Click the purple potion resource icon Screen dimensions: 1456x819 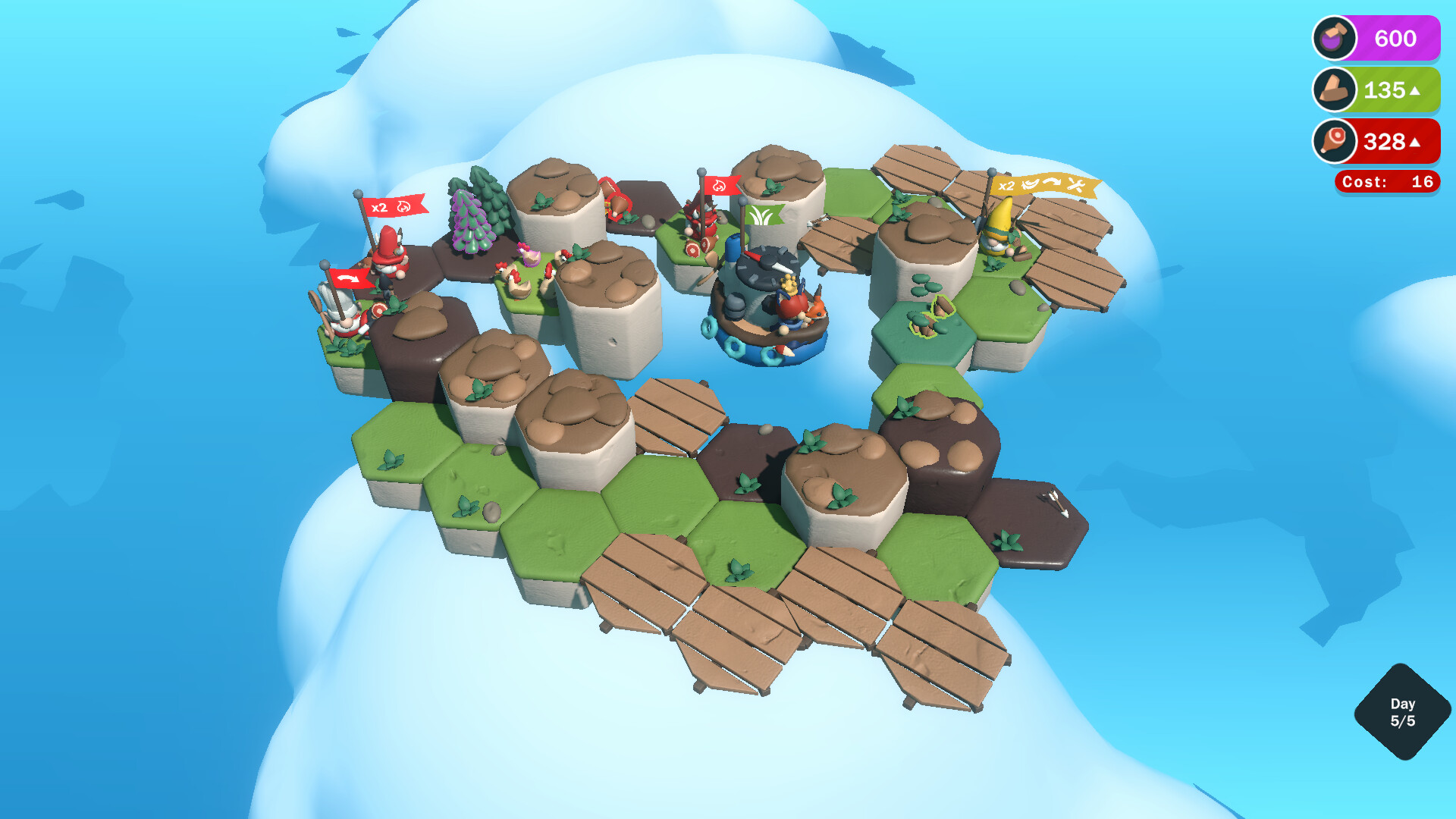pos(1335,38)
